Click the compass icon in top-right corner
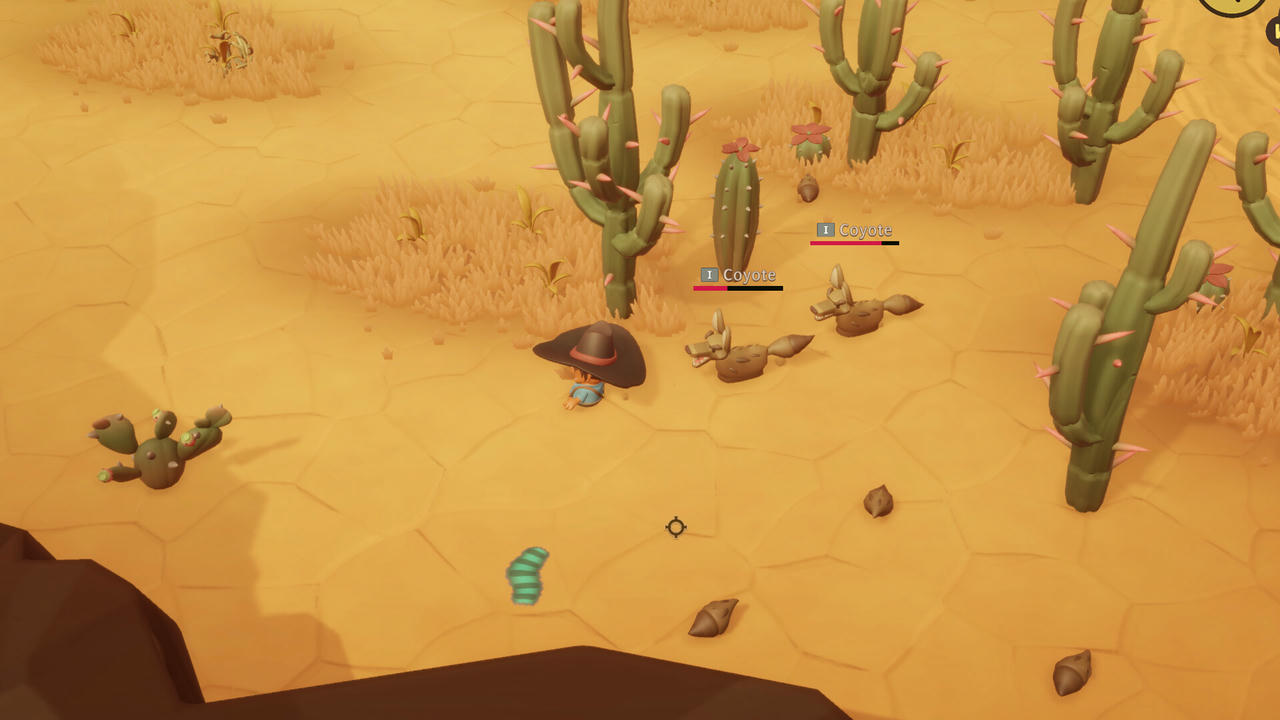Image resolution: width=1280 pixels, height=720 pixels. 1232,6
